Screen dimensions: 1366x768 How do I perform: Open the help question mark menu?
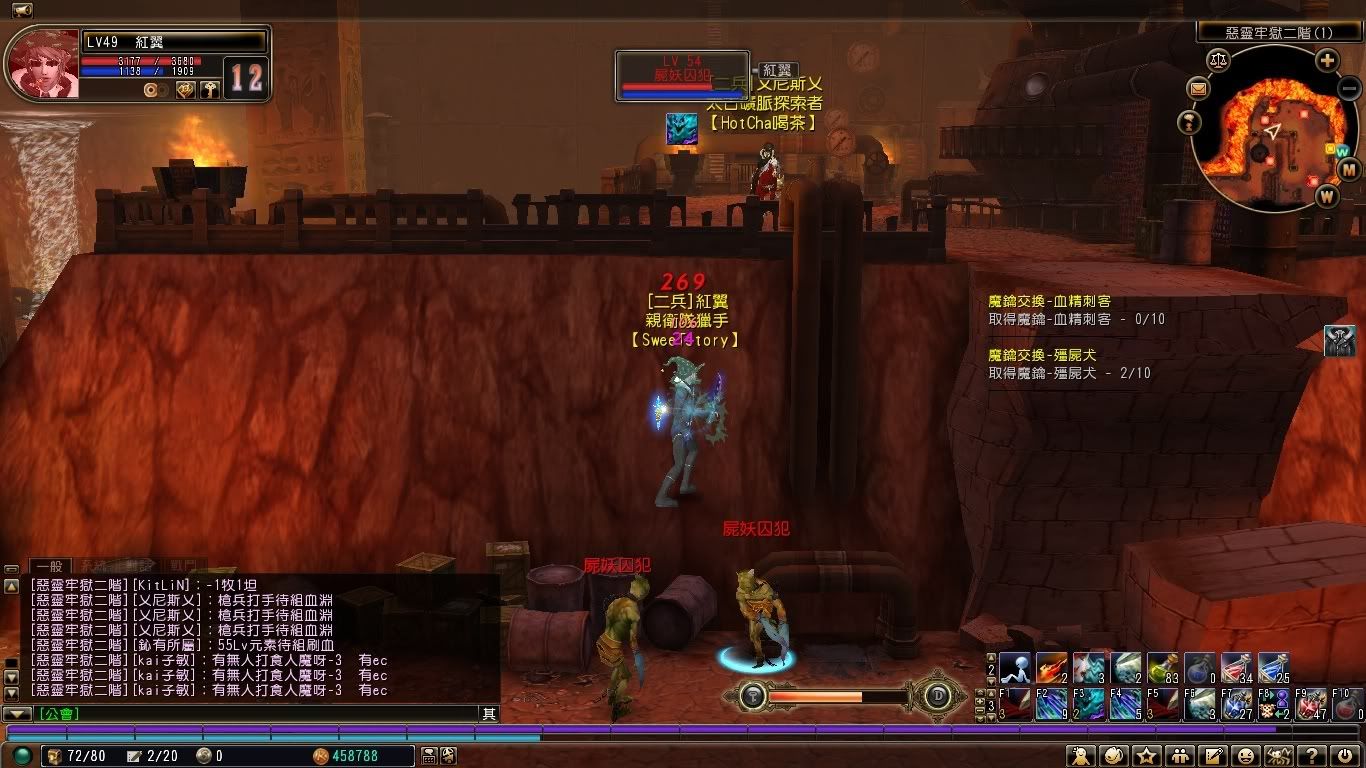click(1314, 756)
